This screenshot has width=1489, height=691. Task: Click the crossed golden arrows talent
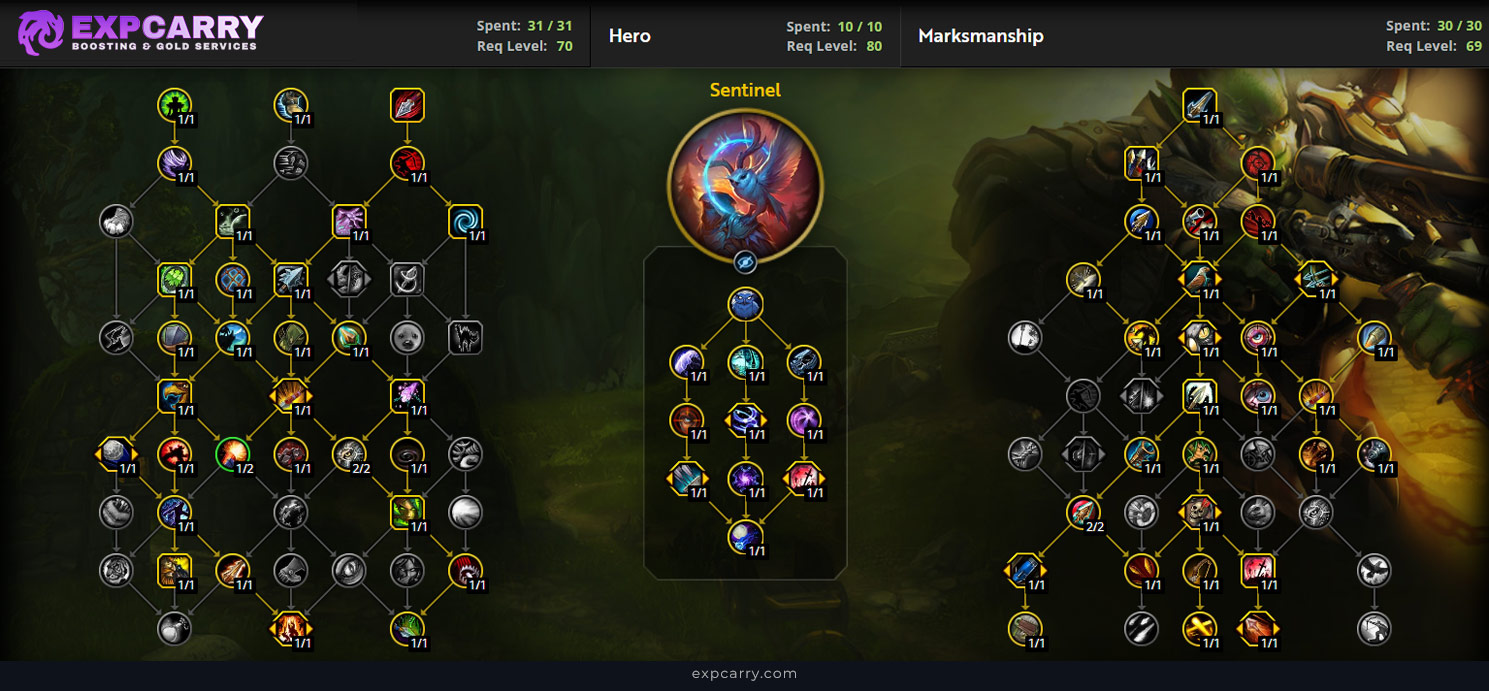[x=1198, y=628]
